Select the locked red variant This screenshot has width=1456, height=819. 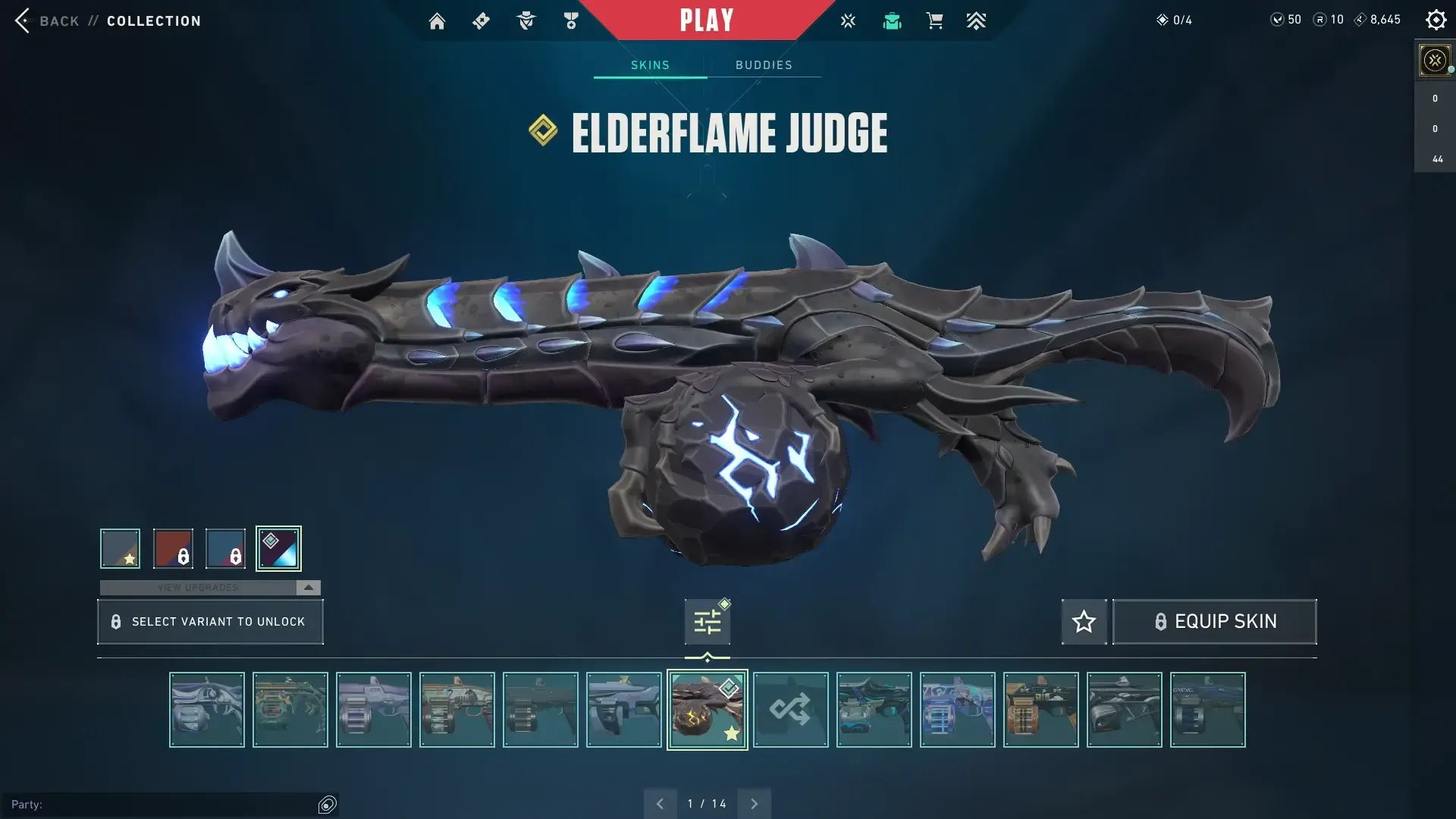tap(172, 548)
